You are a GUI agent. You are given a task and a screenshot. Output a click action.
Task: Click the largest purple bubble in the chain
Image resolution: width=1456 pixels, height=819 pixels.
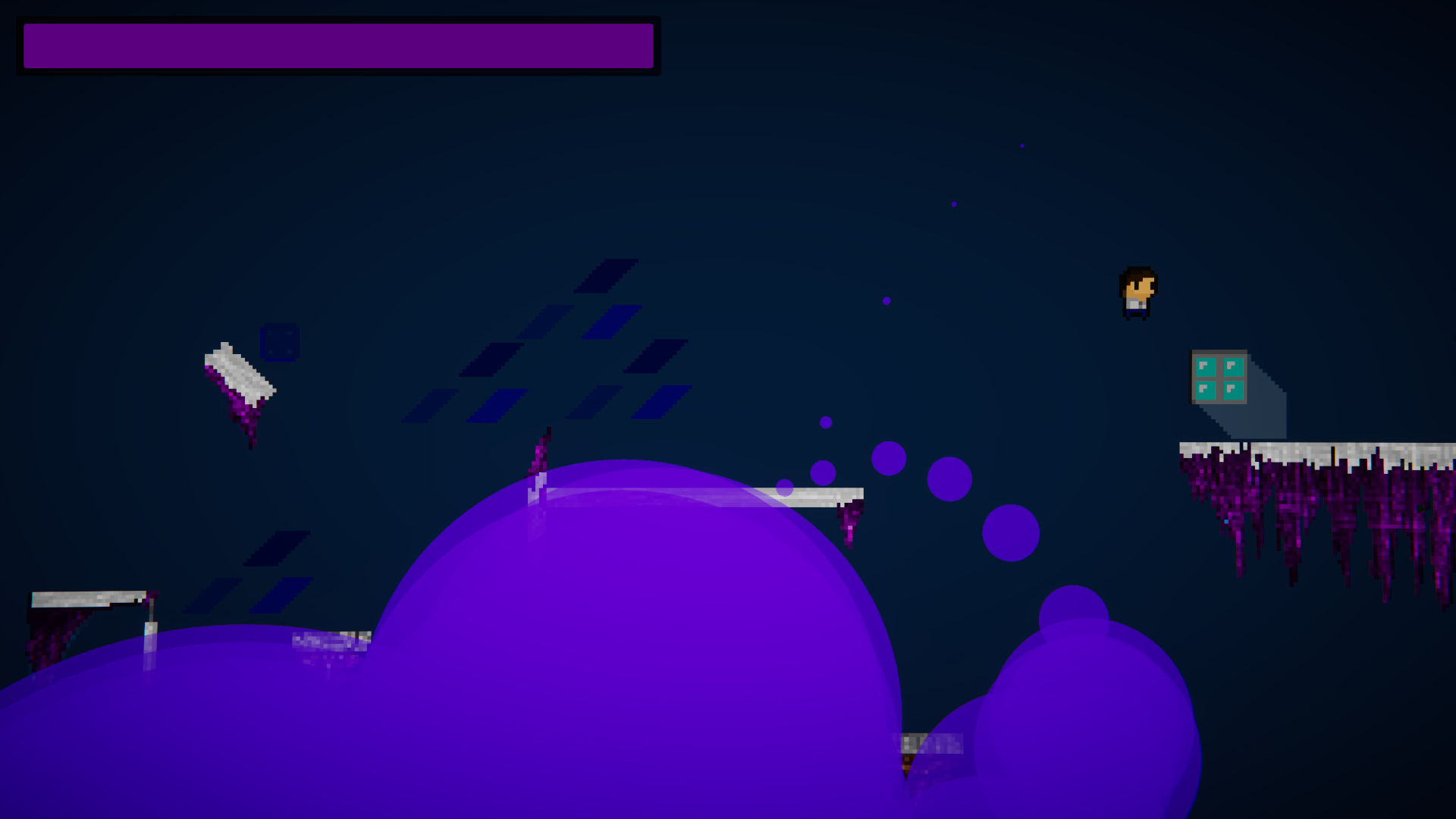1011,532
